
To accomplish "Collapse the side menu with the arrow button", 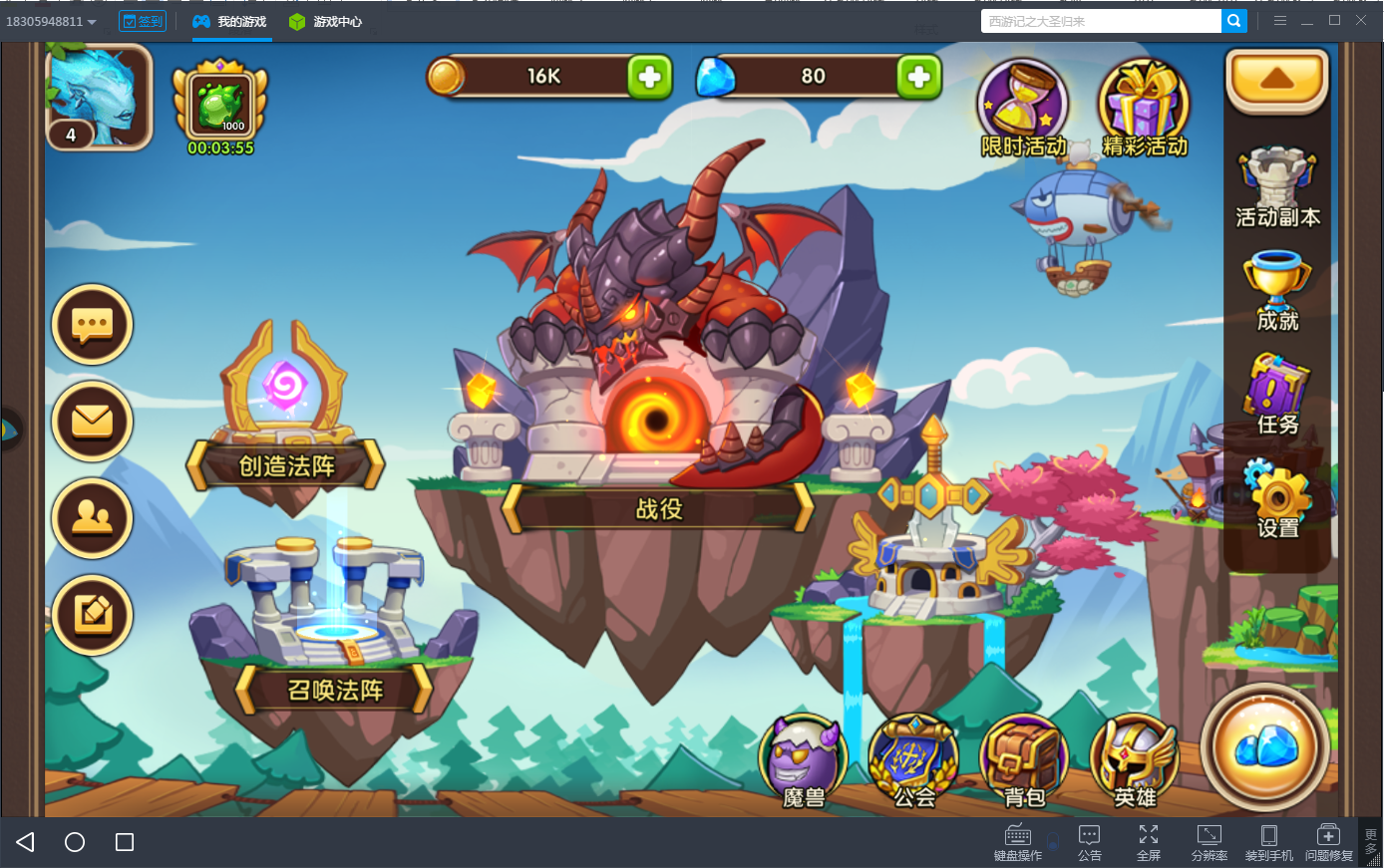I will tap(1276, 79).
